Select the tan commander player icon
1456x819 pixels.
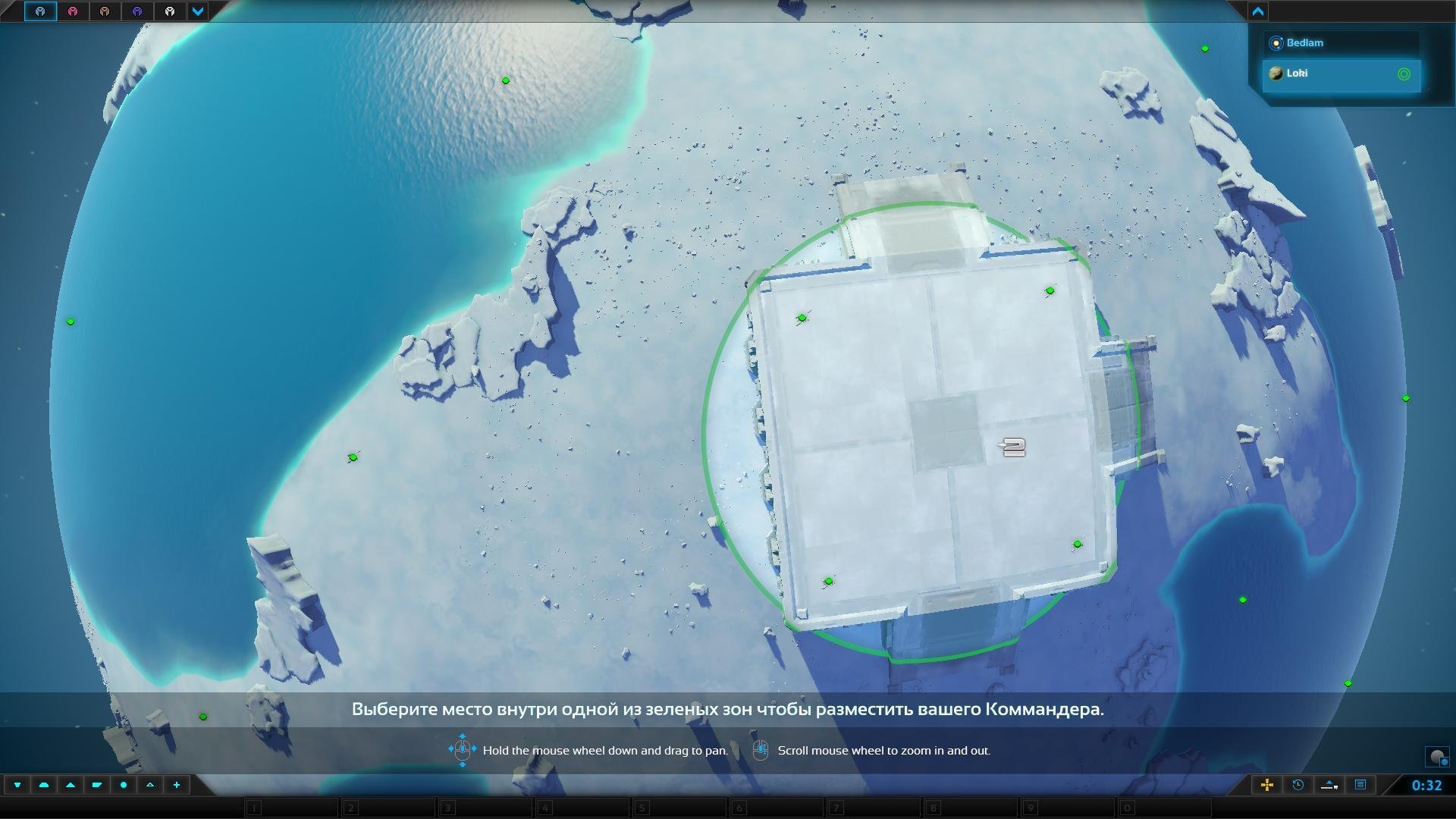click(105, 11)
